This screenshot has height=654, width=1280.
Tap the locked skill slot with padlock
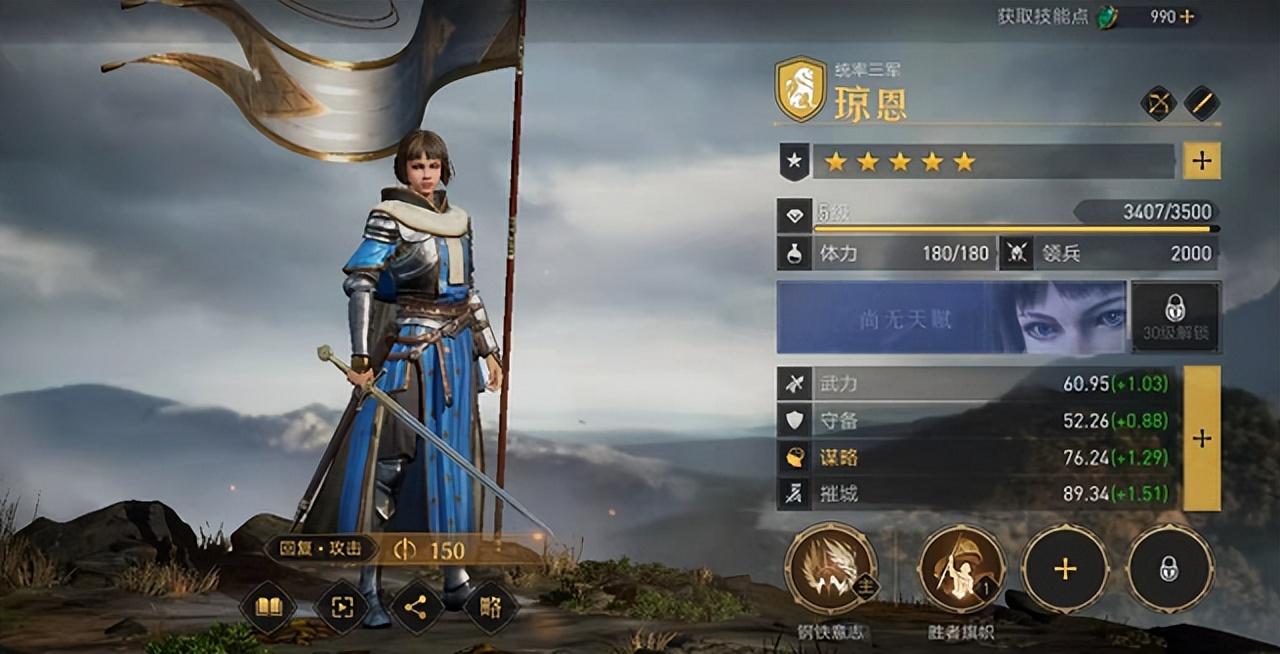(1169, 568)
